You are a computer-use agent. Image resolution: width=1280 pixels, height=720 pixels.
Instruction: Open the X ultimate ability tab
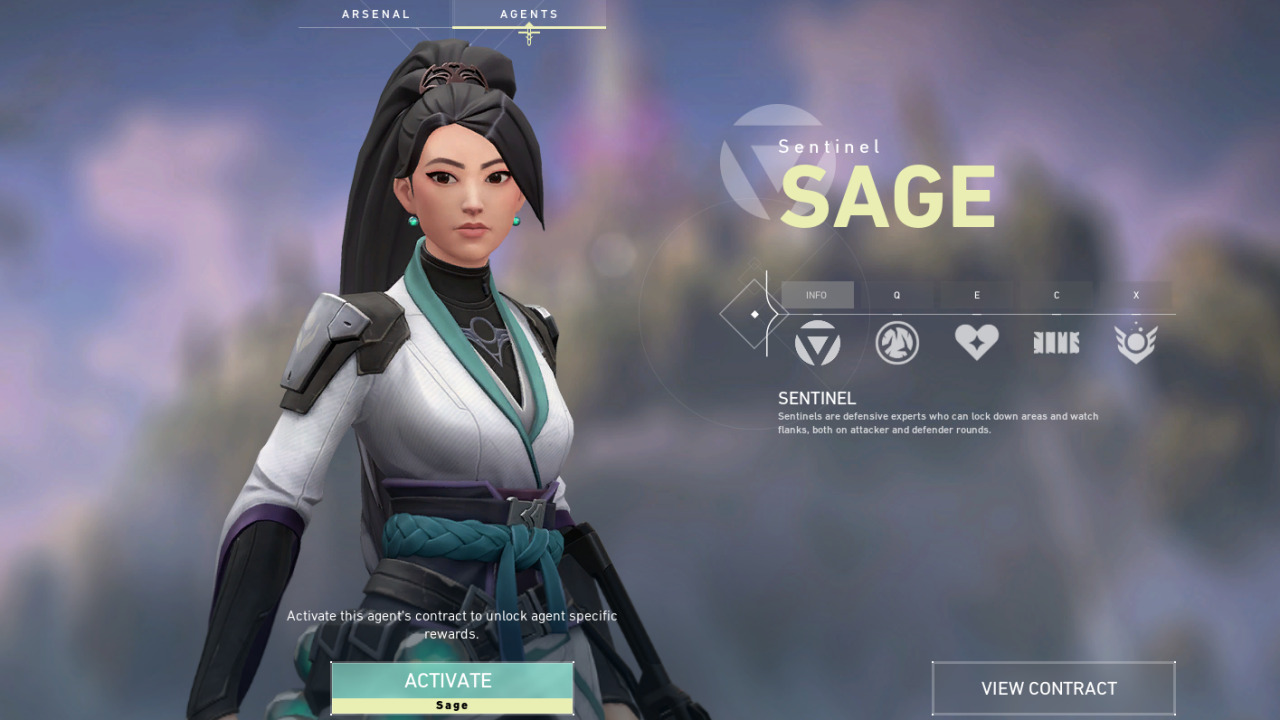(1136, 295)
